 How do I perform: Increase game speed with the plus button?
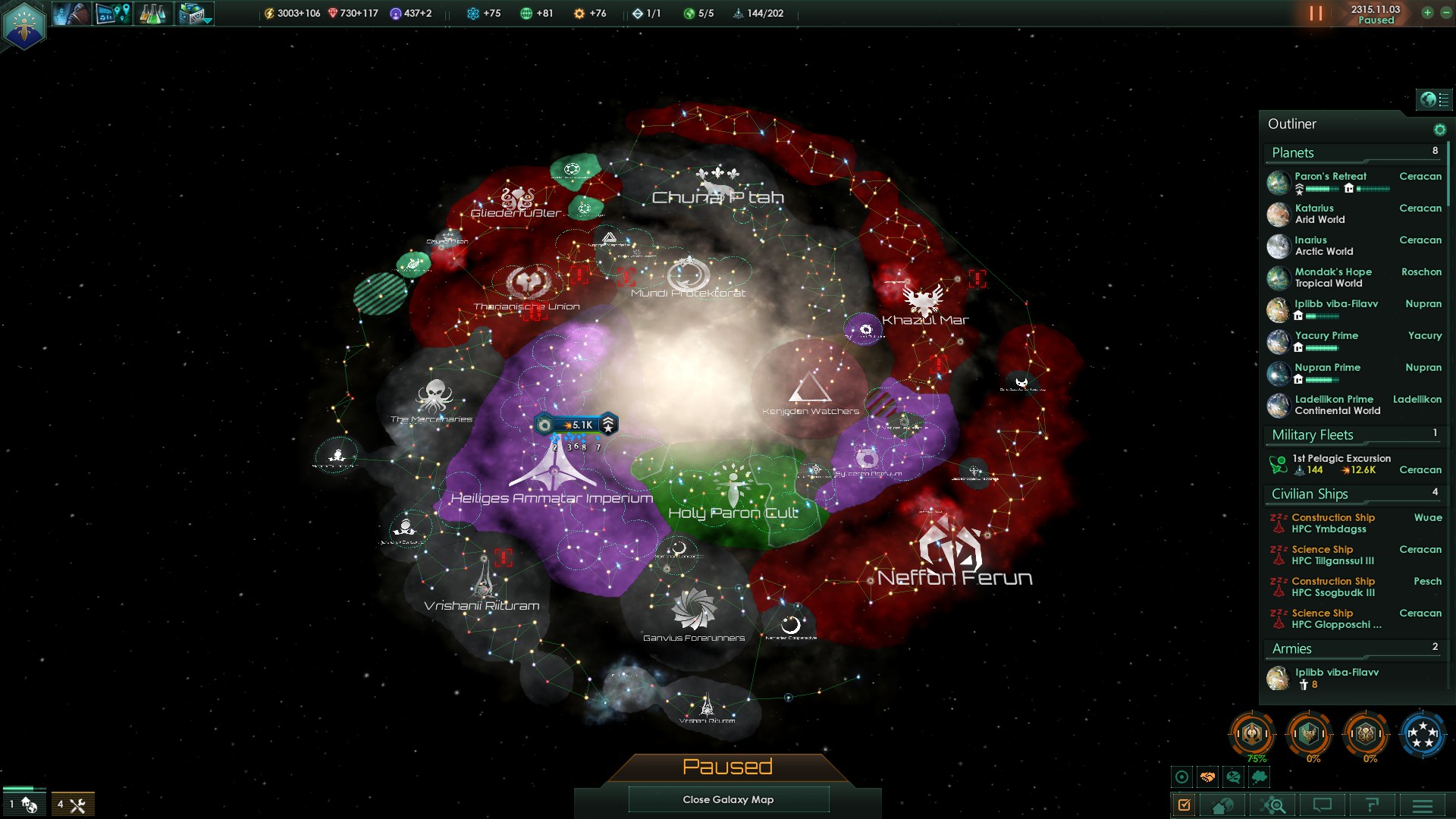point(1427,13)
